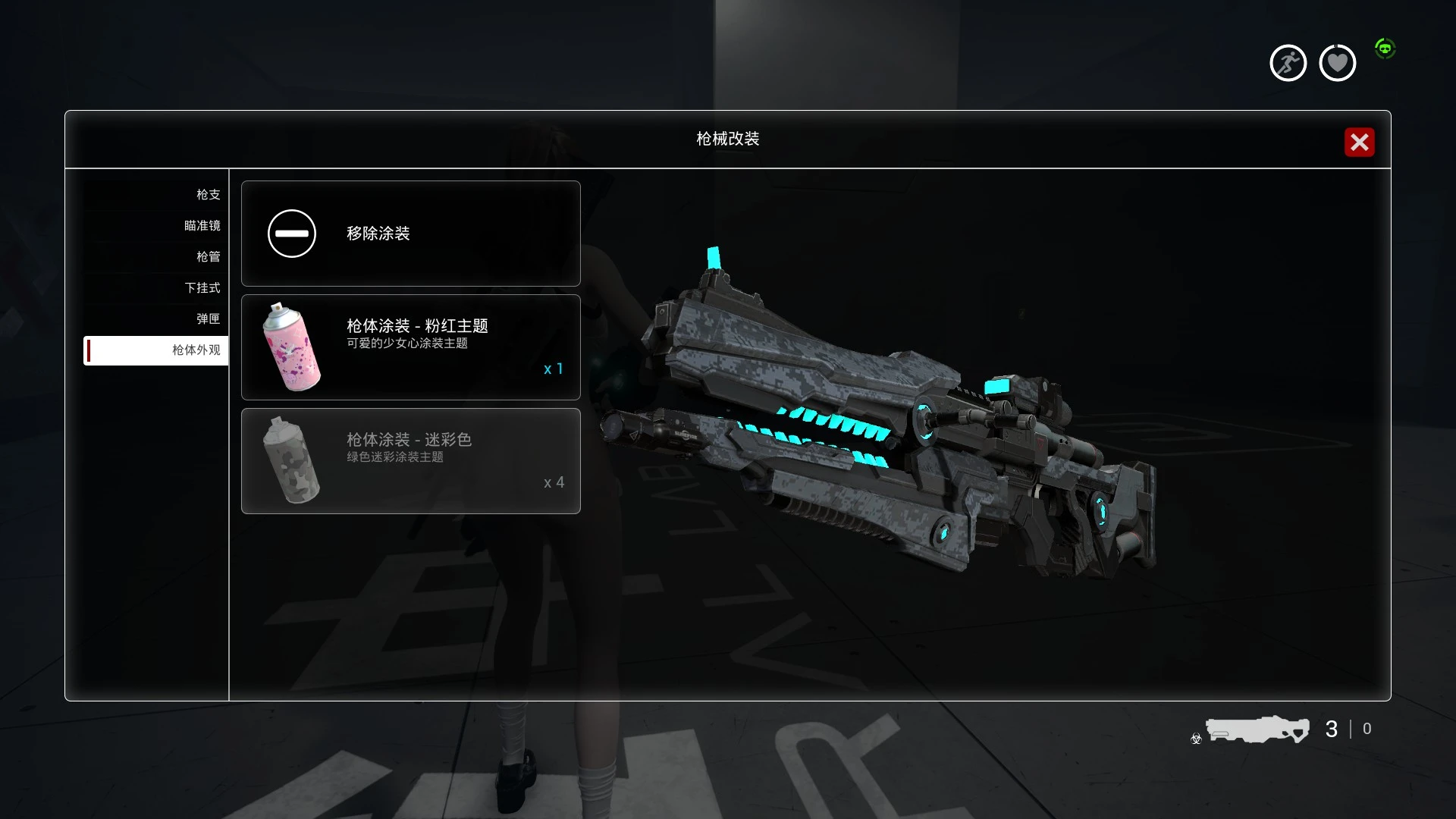Click the stamina runner icon
Screen dimensions: 1456x819
(x=1288, y=62)
